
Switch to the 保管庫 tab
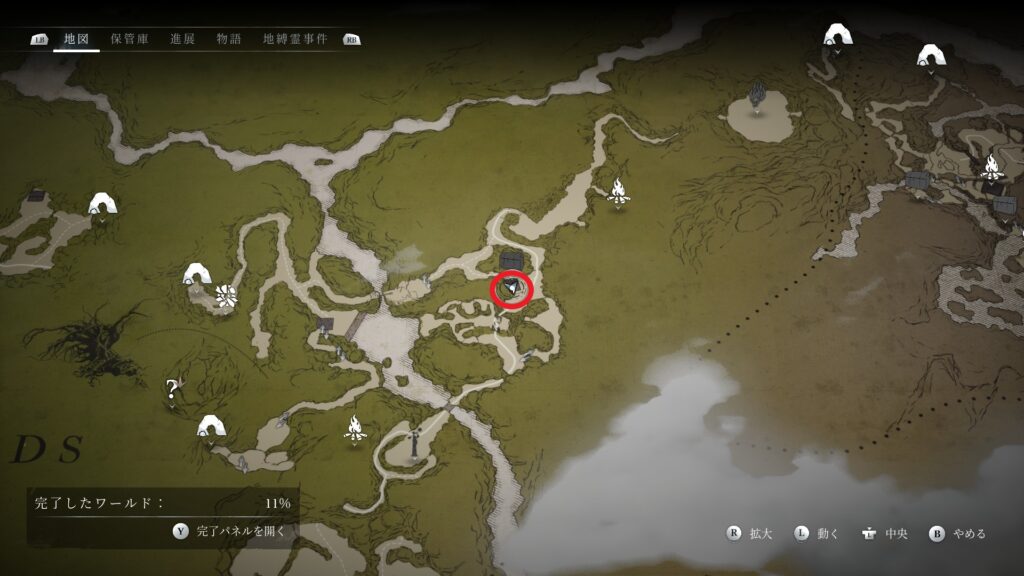(x=129, y=39)
